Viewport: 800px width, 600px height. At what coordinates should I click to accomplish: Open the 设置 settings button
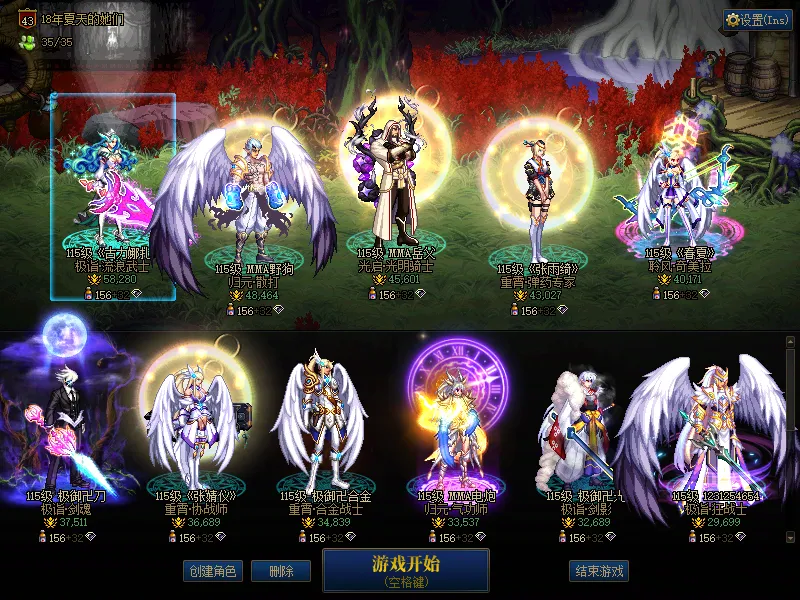pos(757,20)
